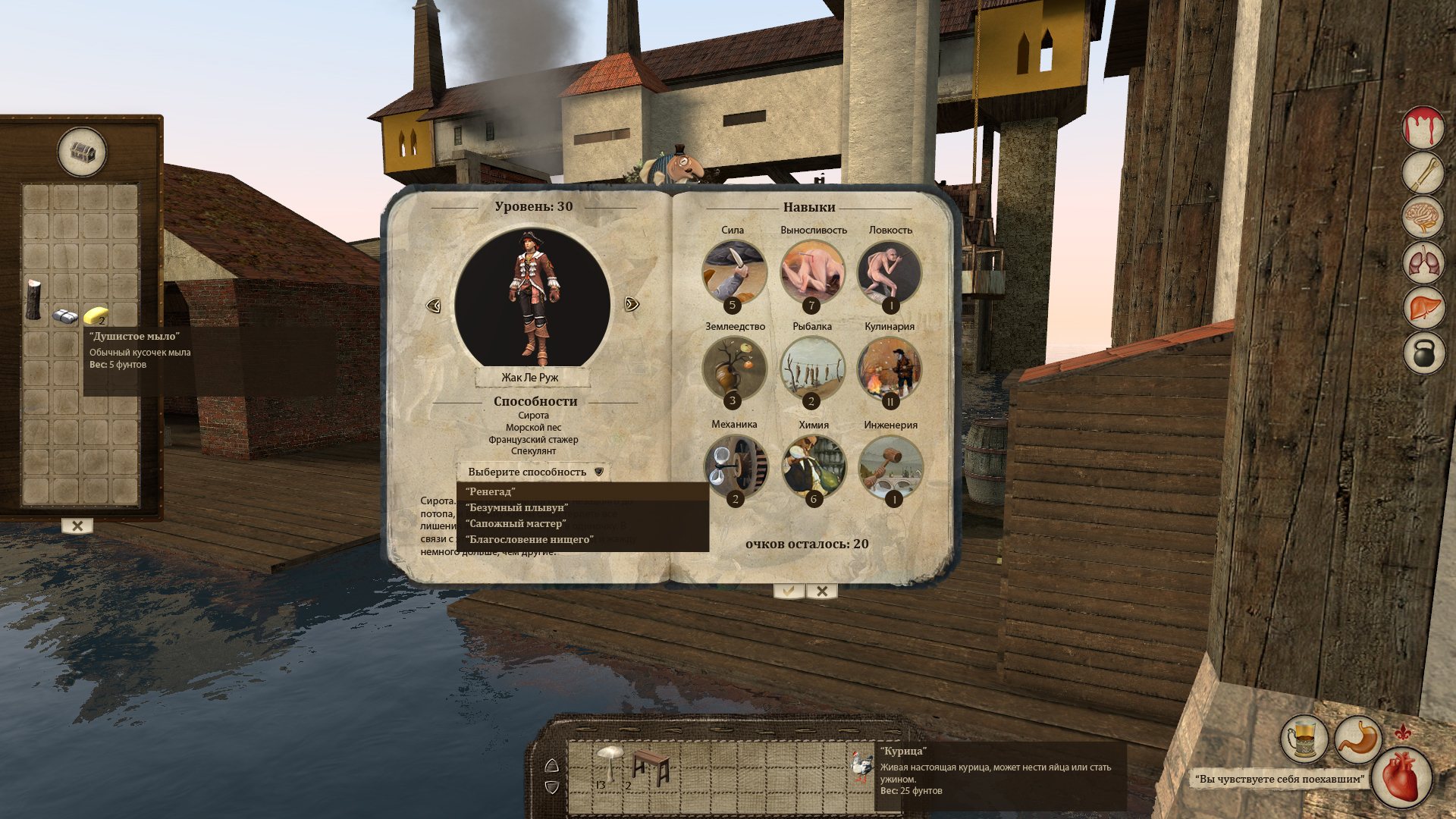Add a point to the Сила skill

pyautogui.click(x=734, y=273)
